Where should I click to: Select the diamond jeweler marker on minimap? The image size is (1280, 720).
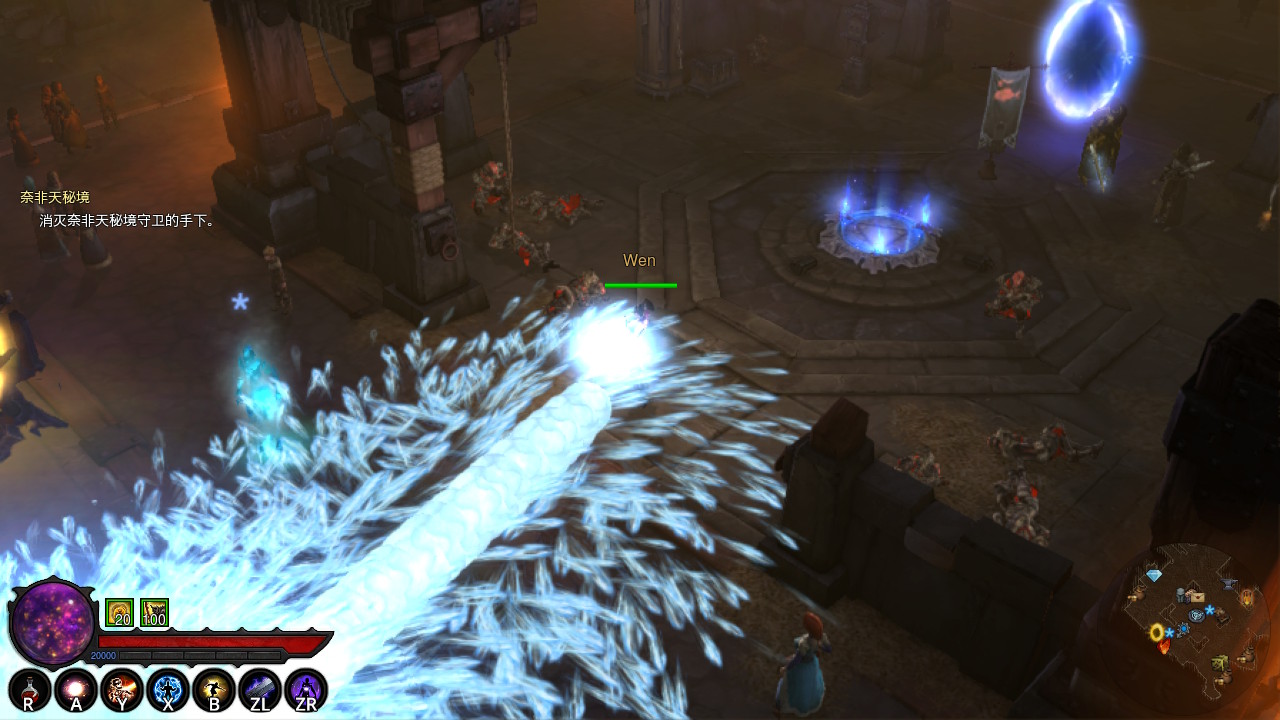[1154, 577]
